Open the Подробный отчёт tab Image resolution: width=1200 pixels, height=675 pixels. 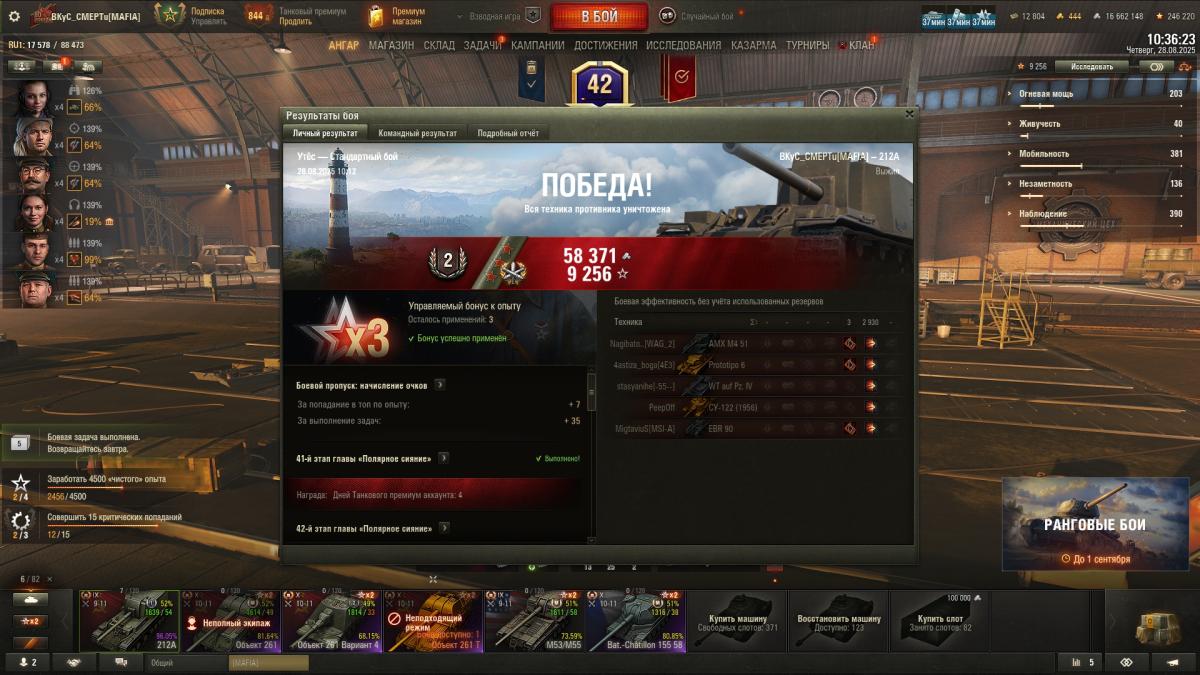pos(508,133)
